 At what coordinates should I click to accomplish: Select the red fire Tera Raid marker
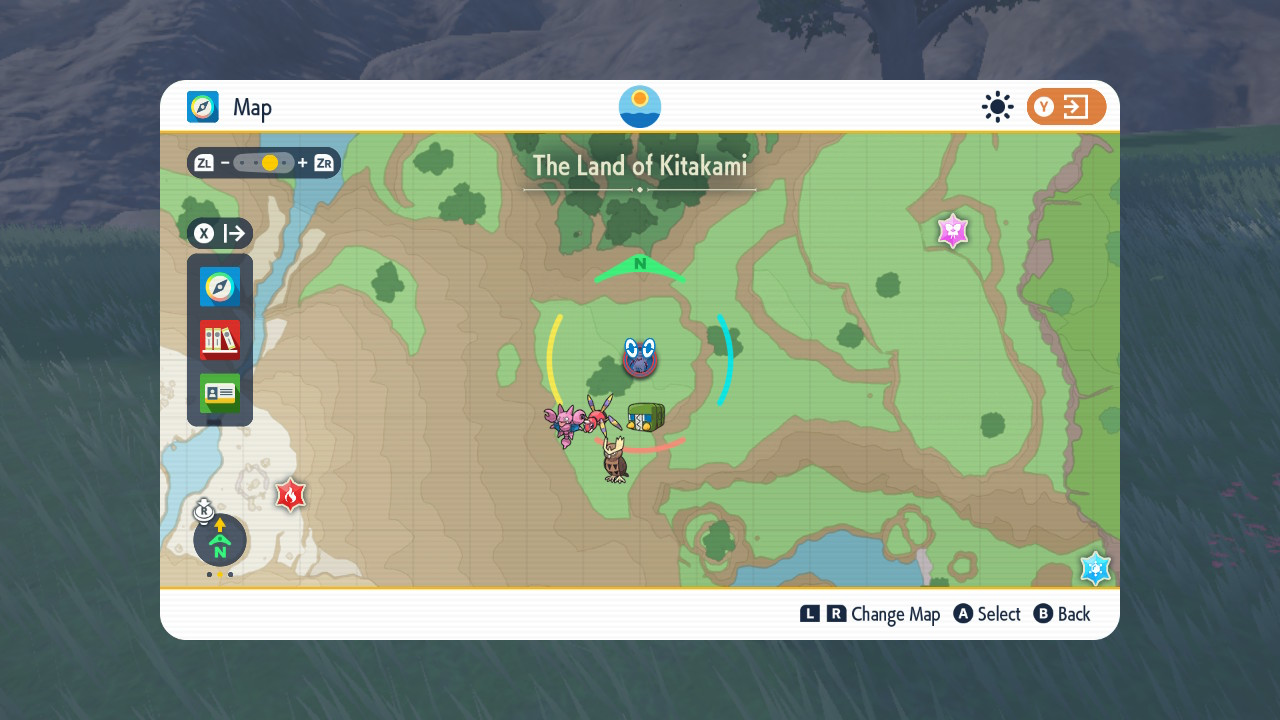(x=290, y=494)
